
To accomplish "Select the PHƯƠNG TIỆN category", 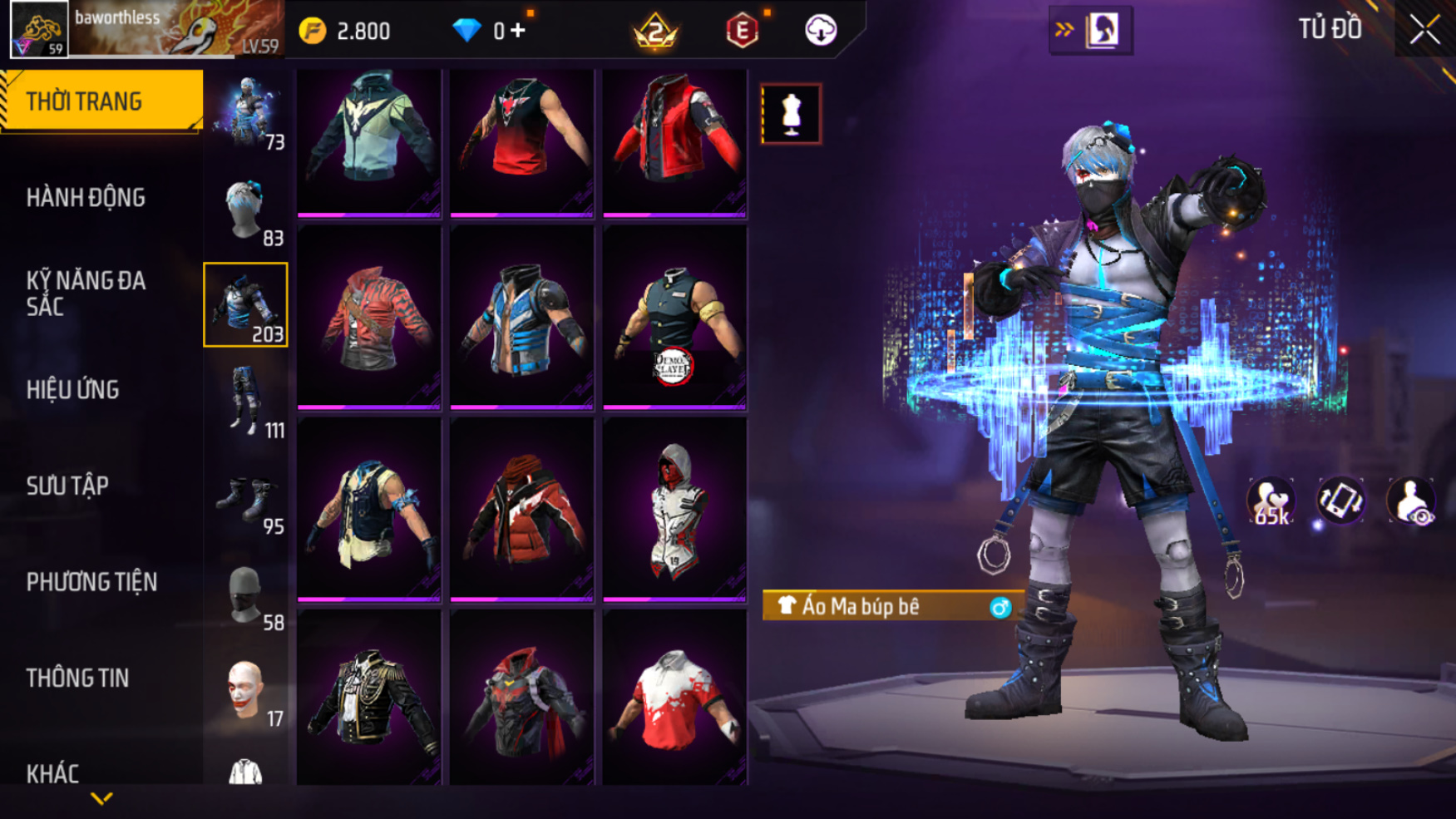I will coord(91,582).
